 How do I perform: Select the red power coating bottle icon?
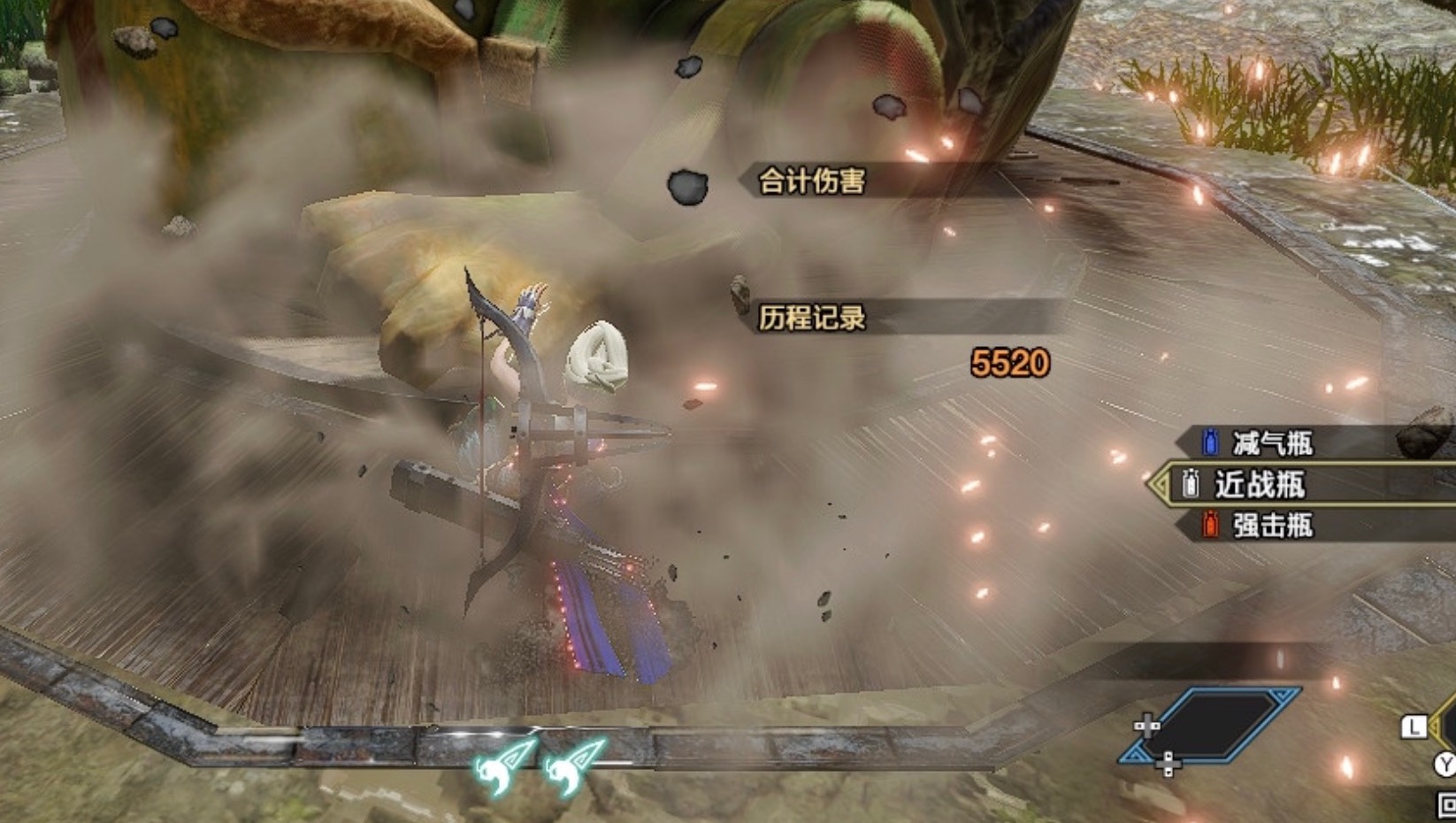tap(1208, 526)
